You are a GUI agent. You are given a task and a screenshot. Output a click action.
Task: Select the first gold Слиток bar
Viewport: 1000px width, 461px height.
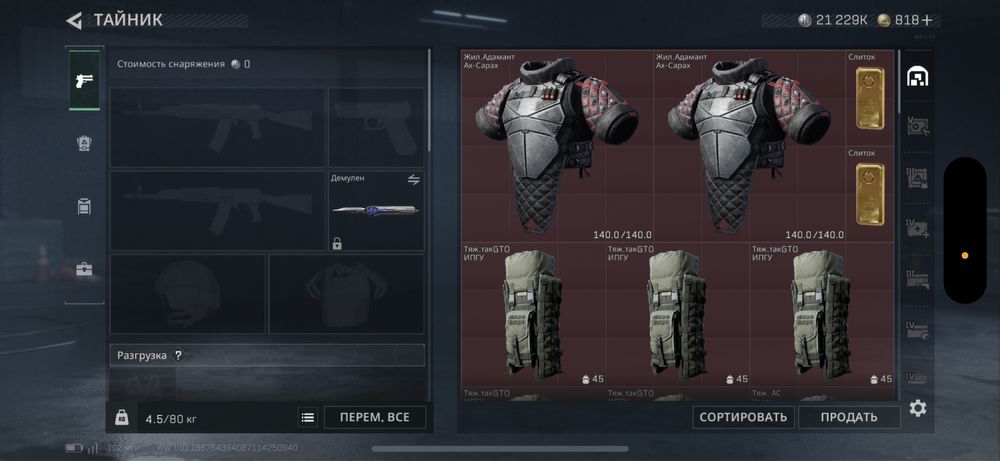870,97
